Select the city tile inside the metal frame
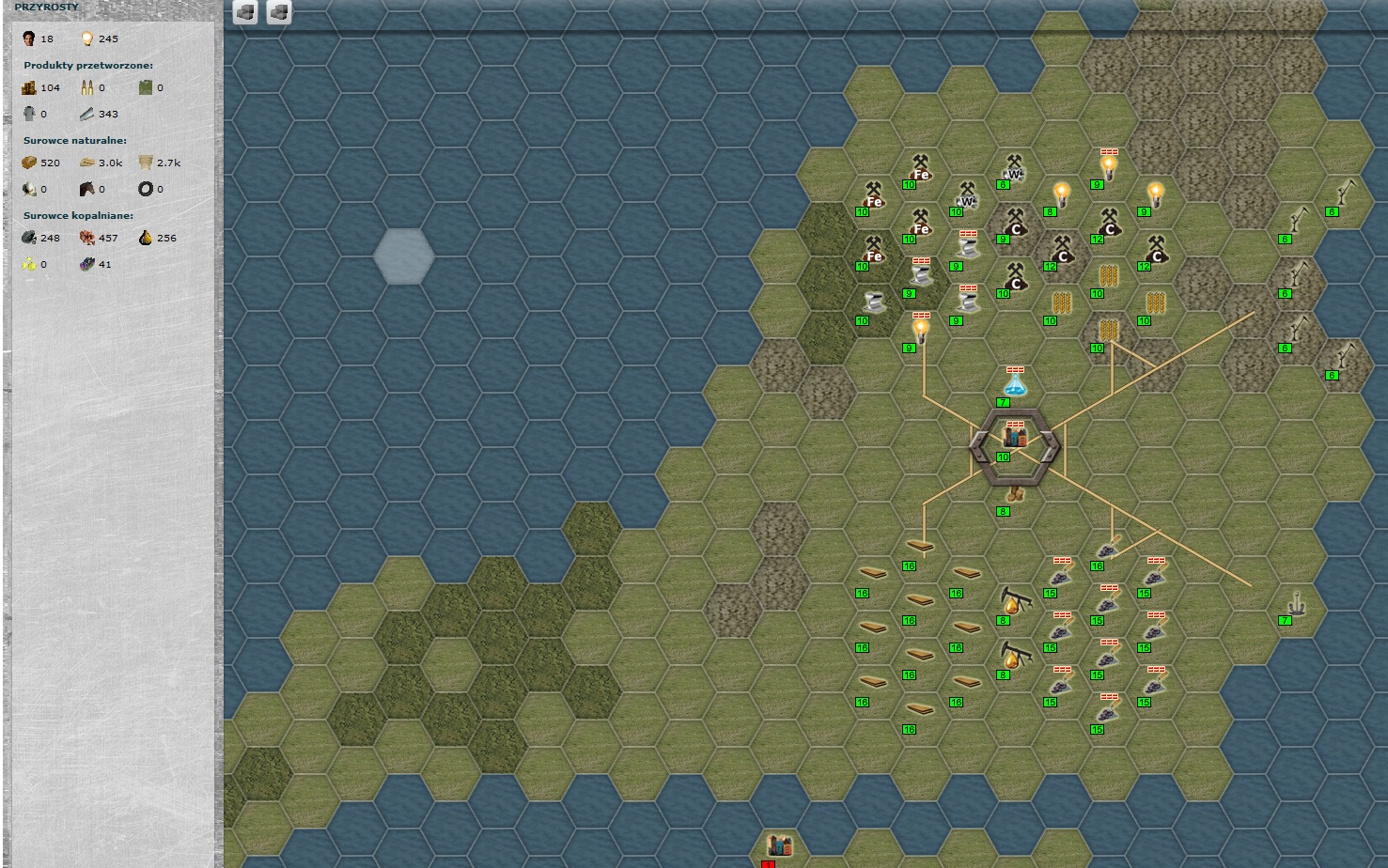The width and height of the screenshot is (1388, 868). click(x=1014, y=438)
